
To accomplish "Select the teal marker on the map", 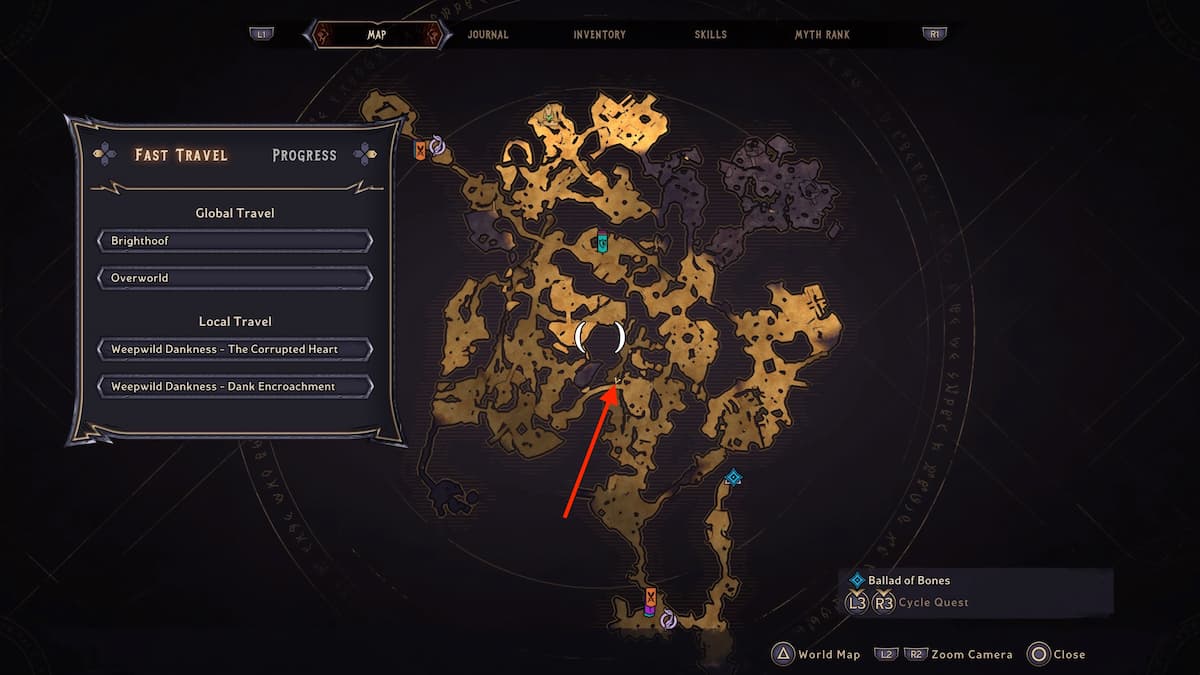I will click(601, 242).
